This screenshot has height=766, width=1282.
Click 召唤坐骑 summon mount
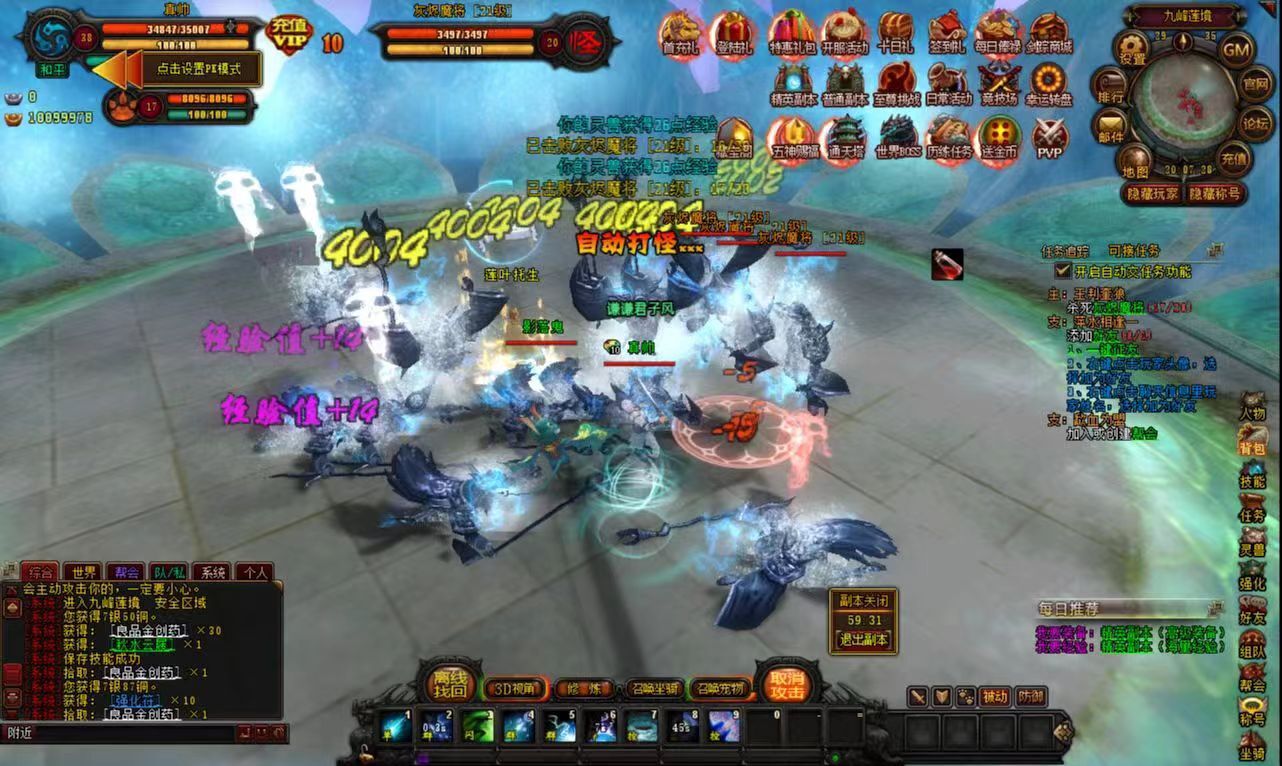click(x=653, y=689)
